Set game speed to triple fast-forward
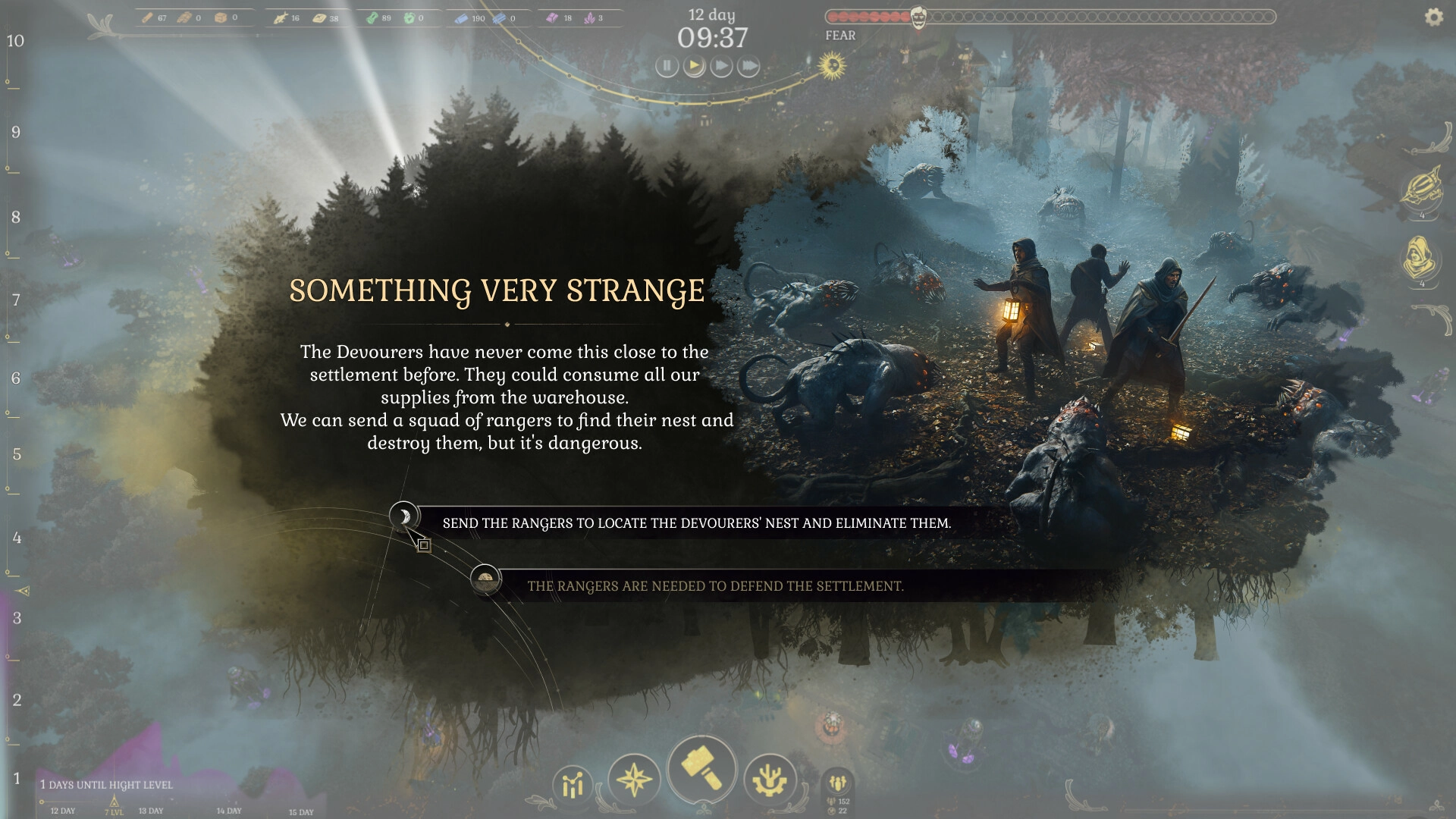This screenshot has width=1456, height=819. (x=748, y=67)
